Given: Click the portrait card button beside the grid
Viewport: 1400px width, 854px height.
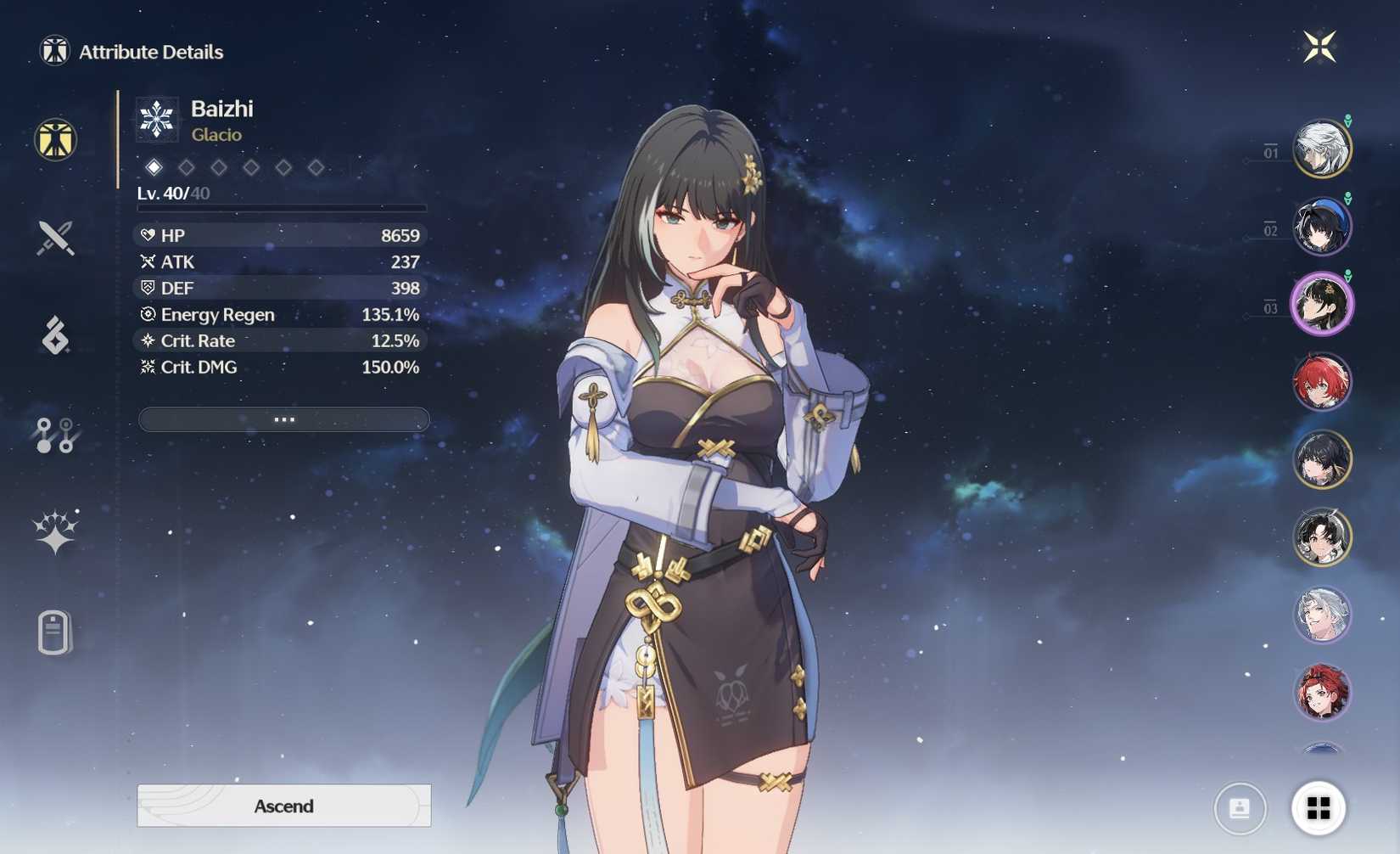Looking at the screenshot, I should click(1240, 808).
